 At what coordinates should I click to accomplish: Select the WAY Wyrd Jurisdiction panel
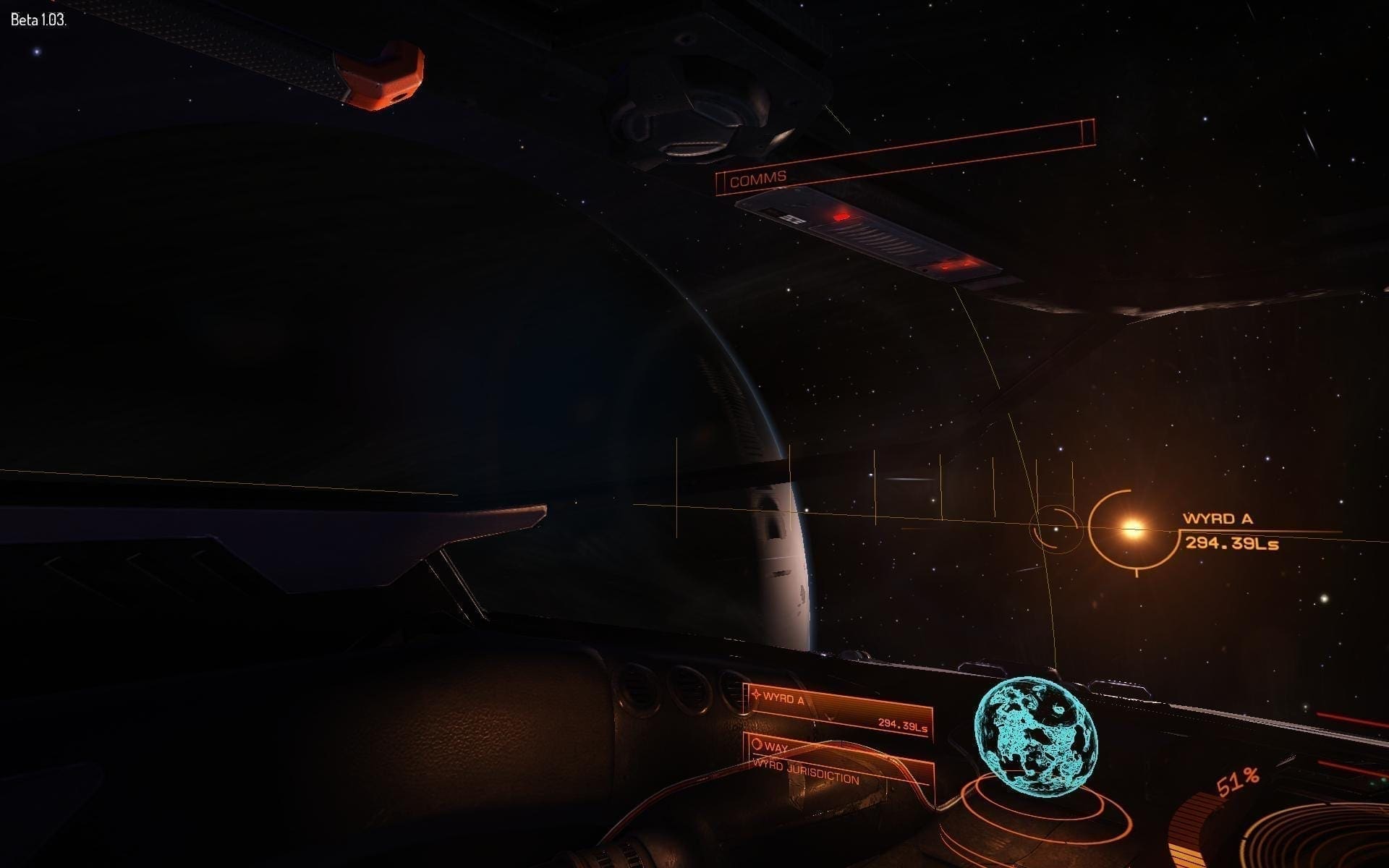click(x=839, y=764)
